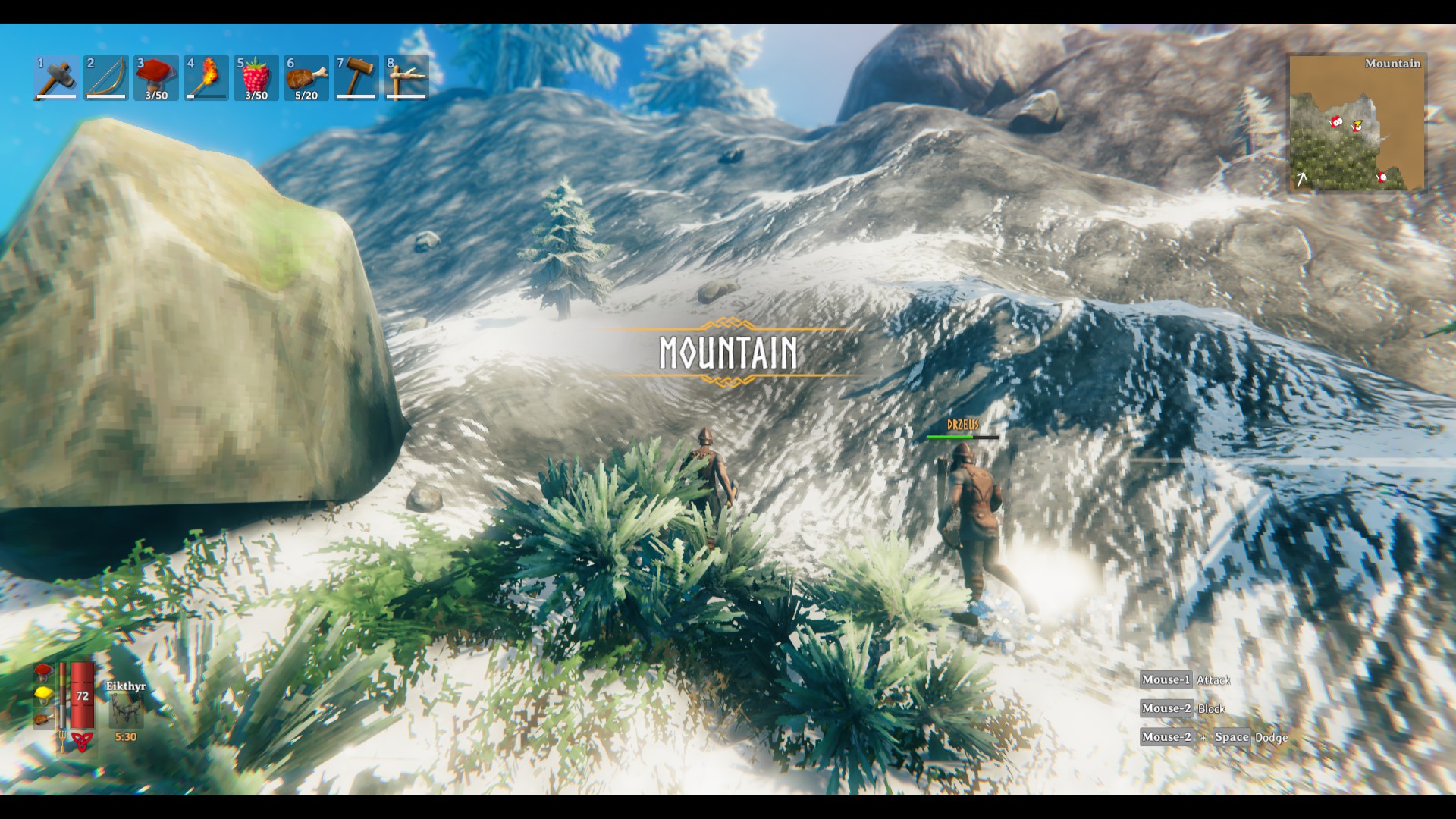
Task: Select the stone axe in hotbar slot 1
Action: point(56,77)
